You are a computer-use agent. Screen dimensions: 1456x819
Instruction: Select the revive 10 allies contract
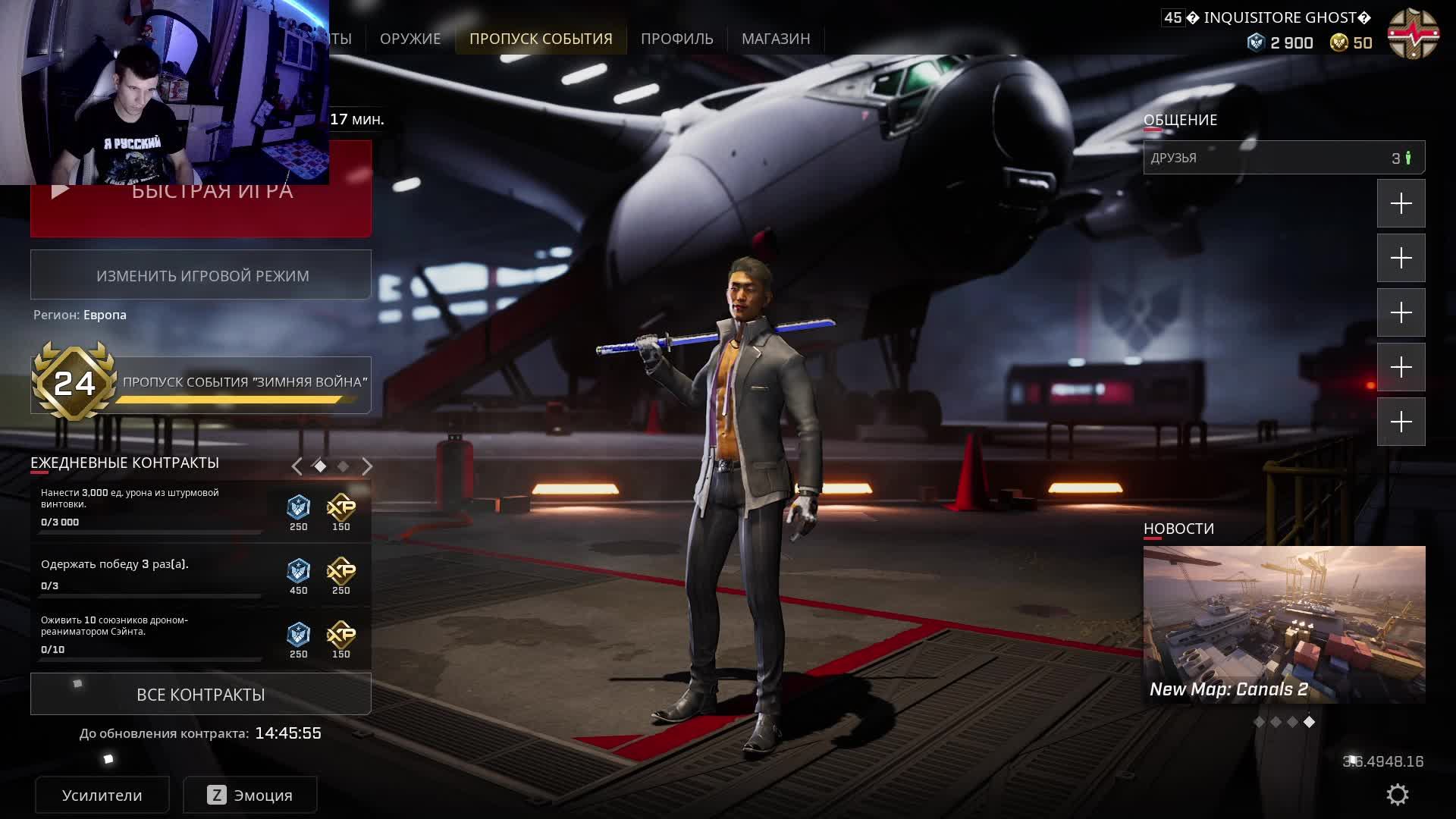[152, 635]
